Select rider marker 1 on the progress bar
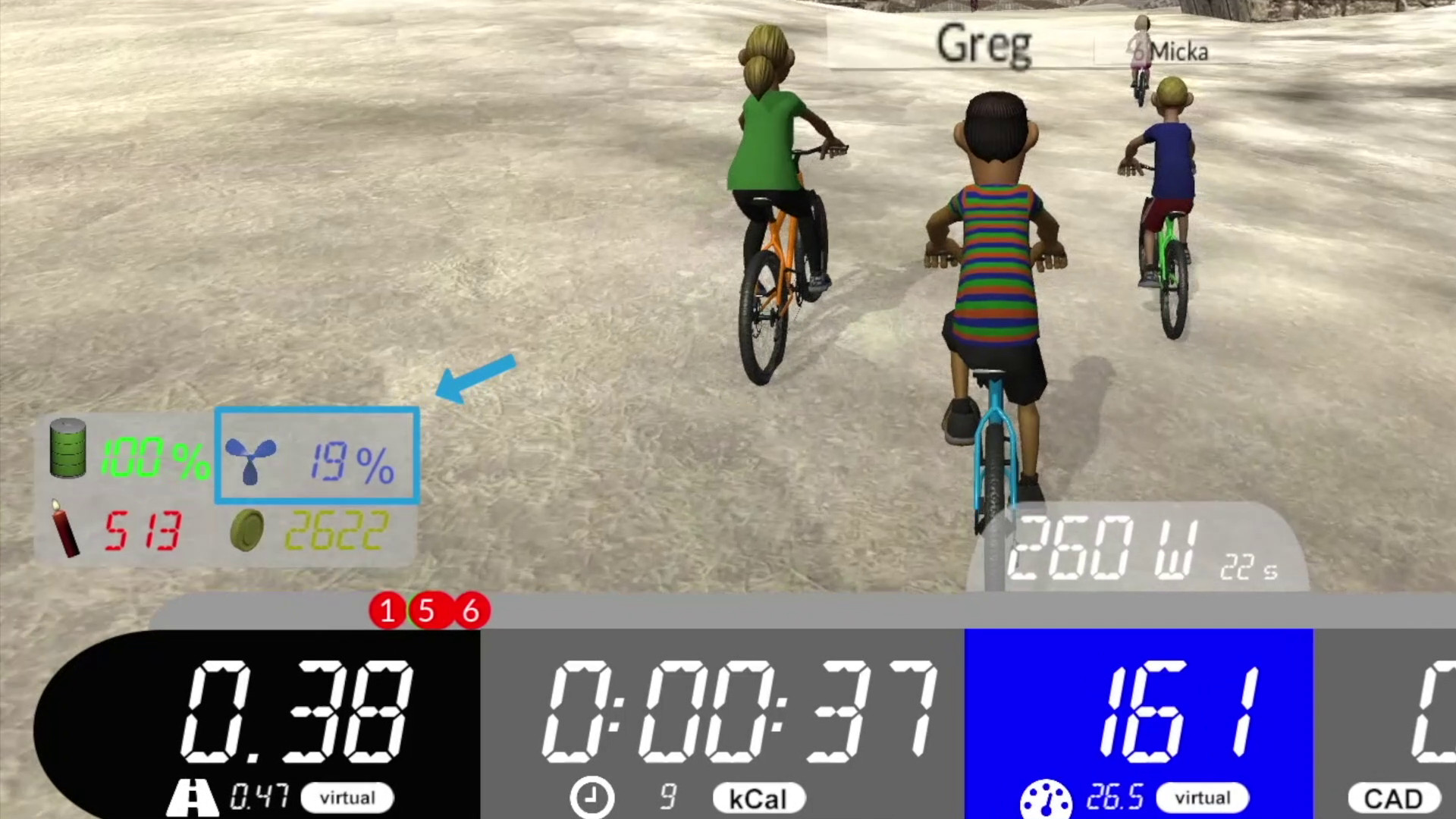 point(388,610)
